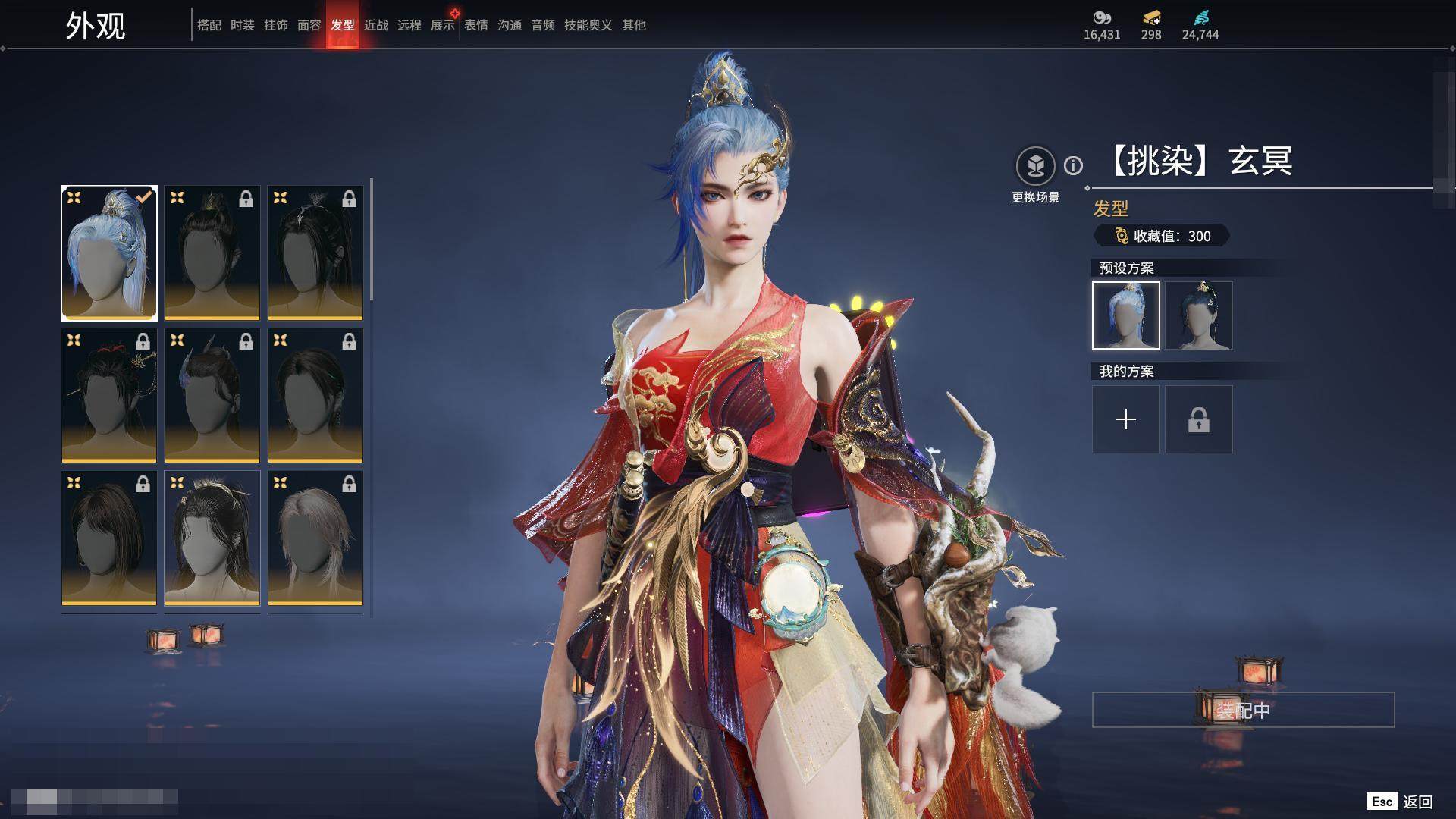Viewport: 1456px width, 819px height.
Task: Show the 展示 tab
Action: pyautogui.click(x=442, y=25)
